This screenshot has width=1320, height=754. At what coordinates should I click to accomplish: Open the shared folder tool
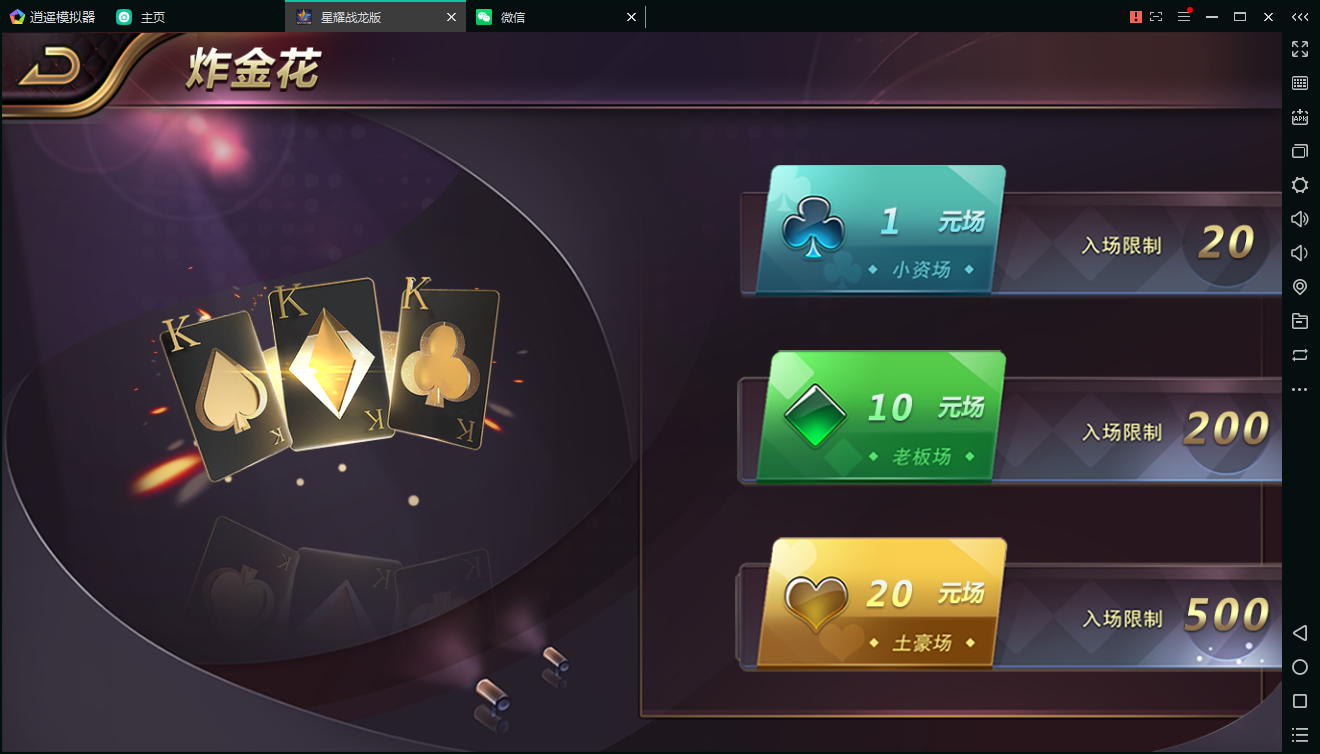[x=1300, y=321]
